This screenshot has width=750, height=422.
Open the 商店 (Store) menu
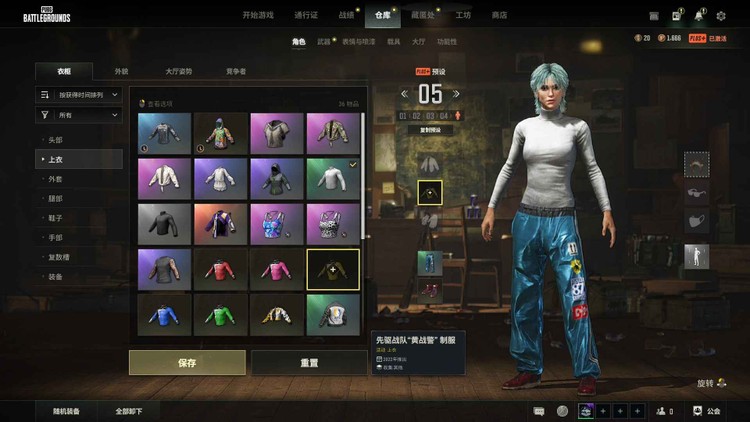click(499, 15)
